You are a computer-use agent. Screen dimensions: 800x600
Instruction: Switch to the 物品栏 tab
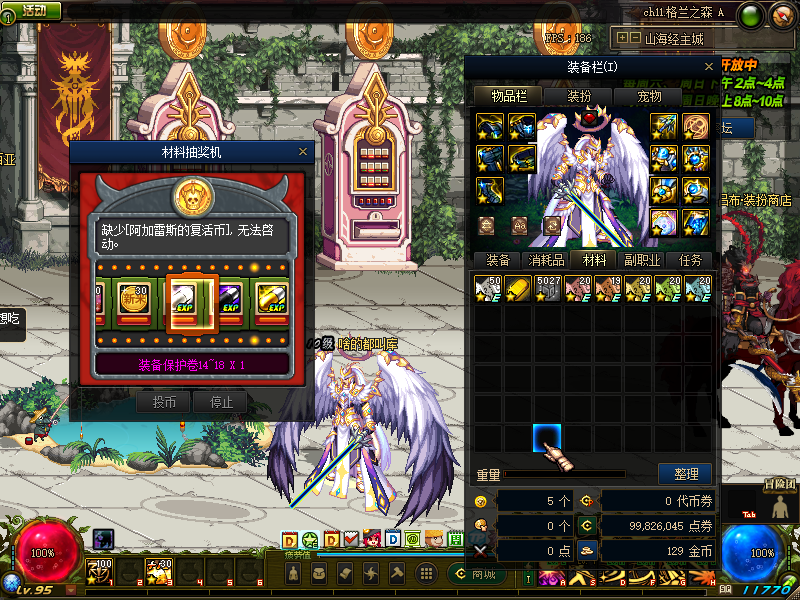(x=508, y=96)
